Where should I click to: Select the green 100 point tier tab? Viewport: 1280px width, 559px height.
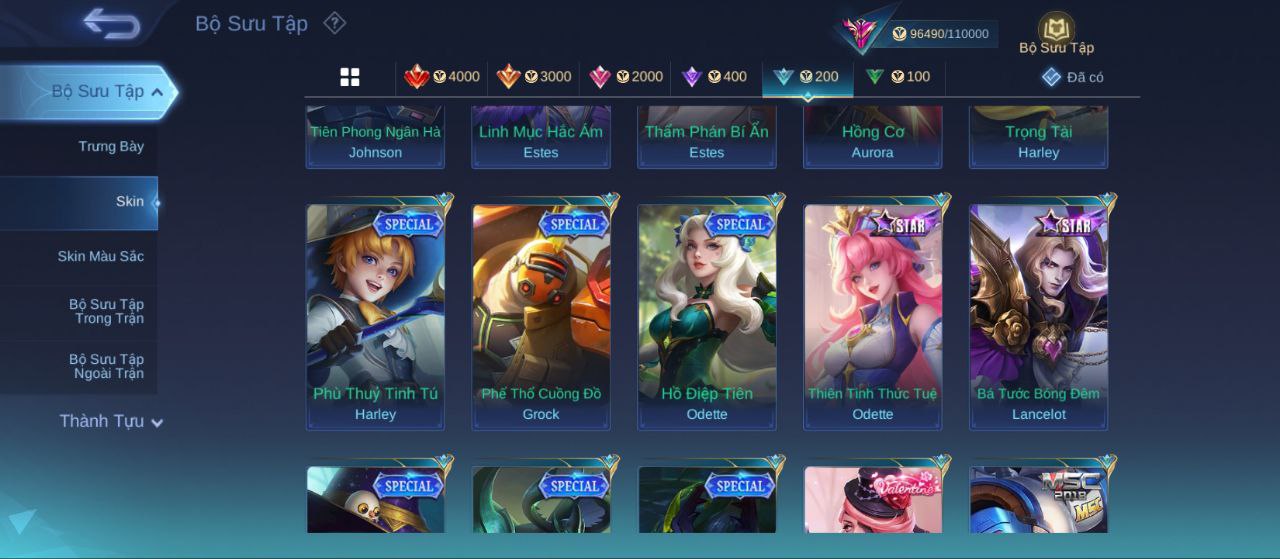[x=898, y=77]
